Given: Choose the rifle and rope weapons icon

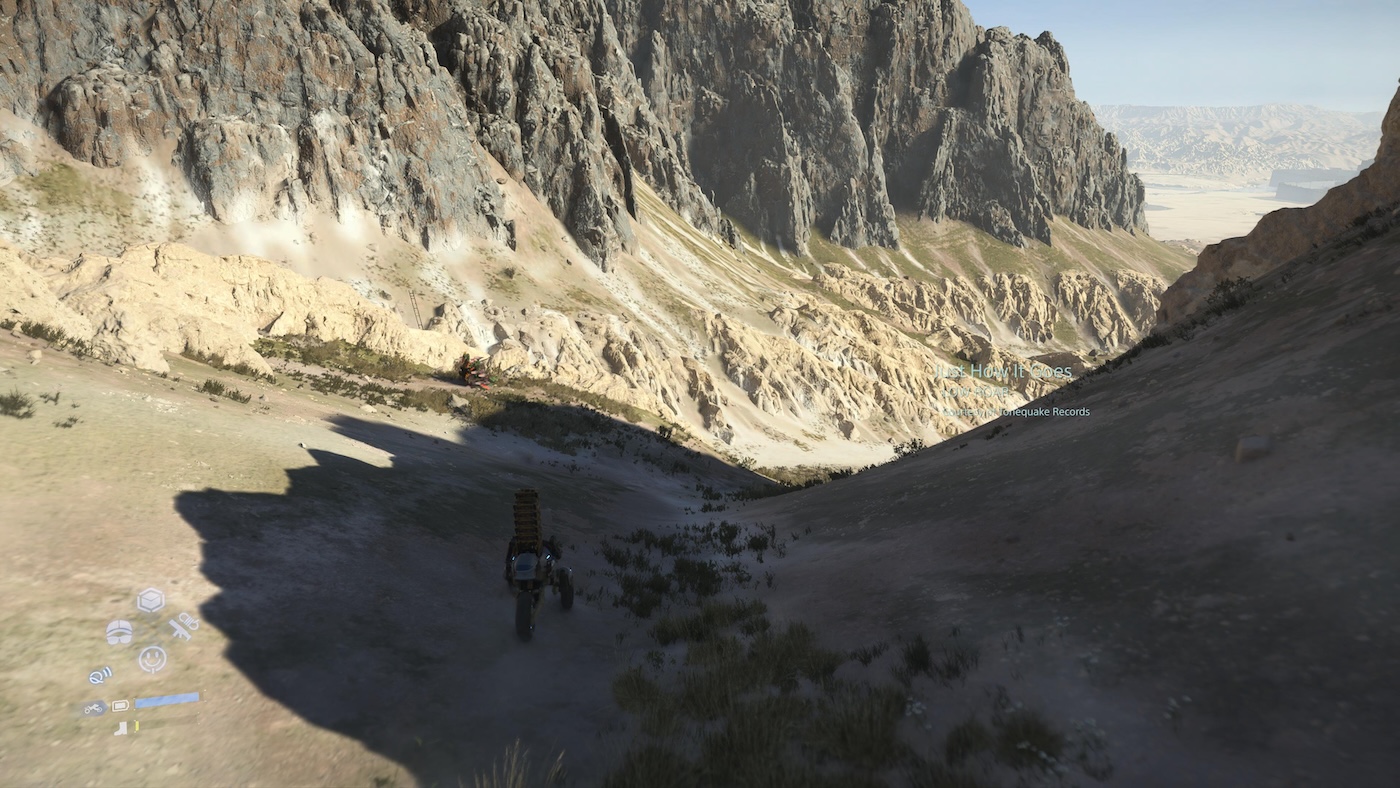Looking at the screenshot, I should click(182, 627).
